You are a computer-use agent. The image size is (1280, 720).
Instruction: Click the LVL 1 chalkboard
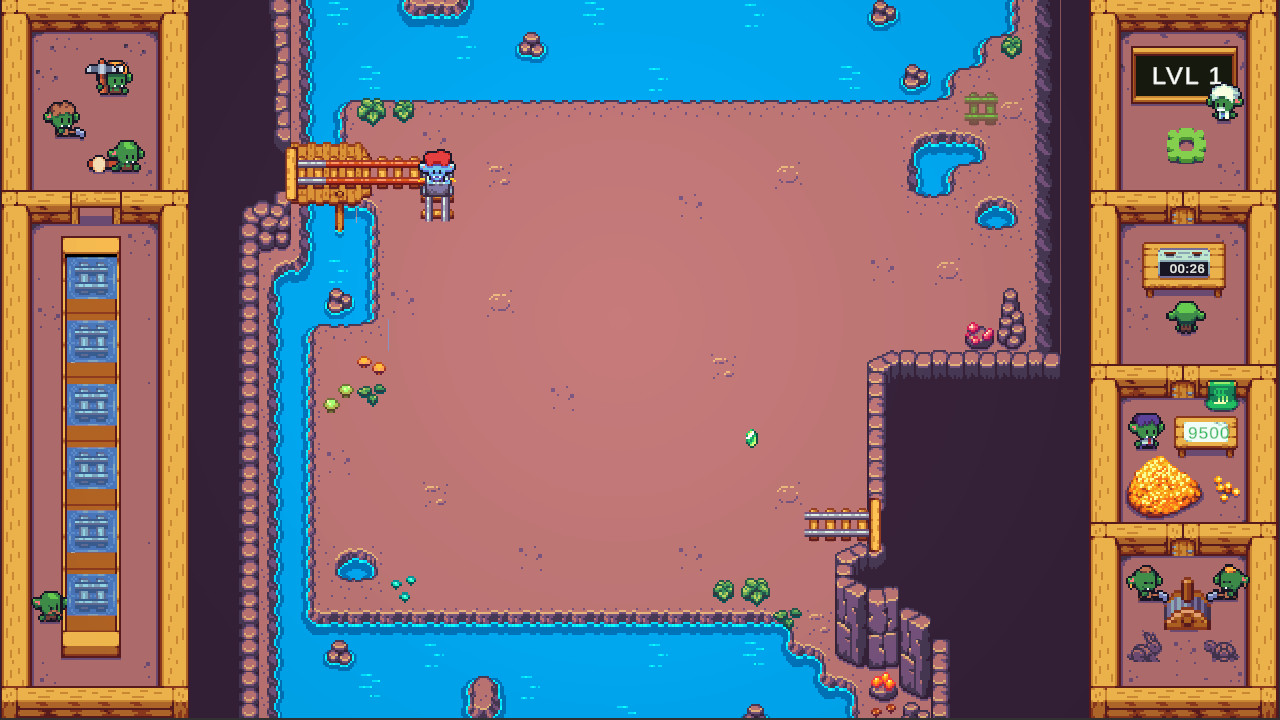[1184, 73]
